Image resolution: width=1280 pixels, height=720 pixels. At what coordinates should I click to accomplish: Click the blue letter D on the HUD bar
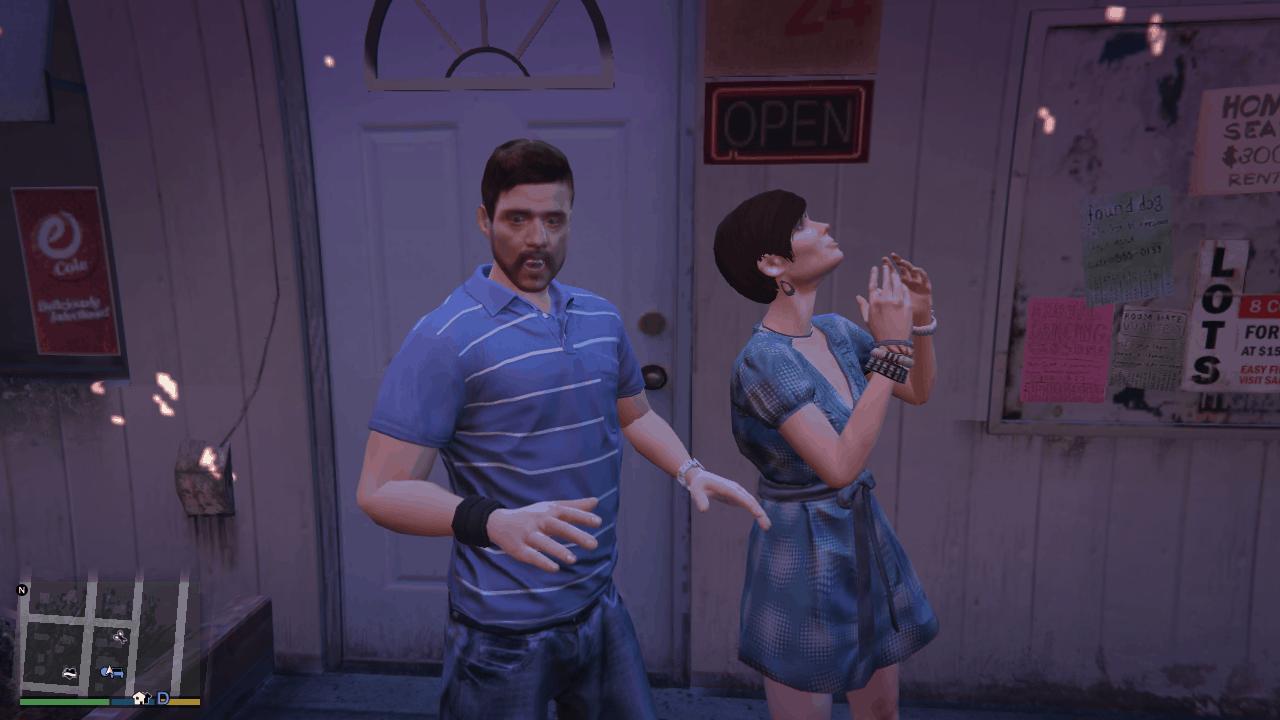coord(163,699)
